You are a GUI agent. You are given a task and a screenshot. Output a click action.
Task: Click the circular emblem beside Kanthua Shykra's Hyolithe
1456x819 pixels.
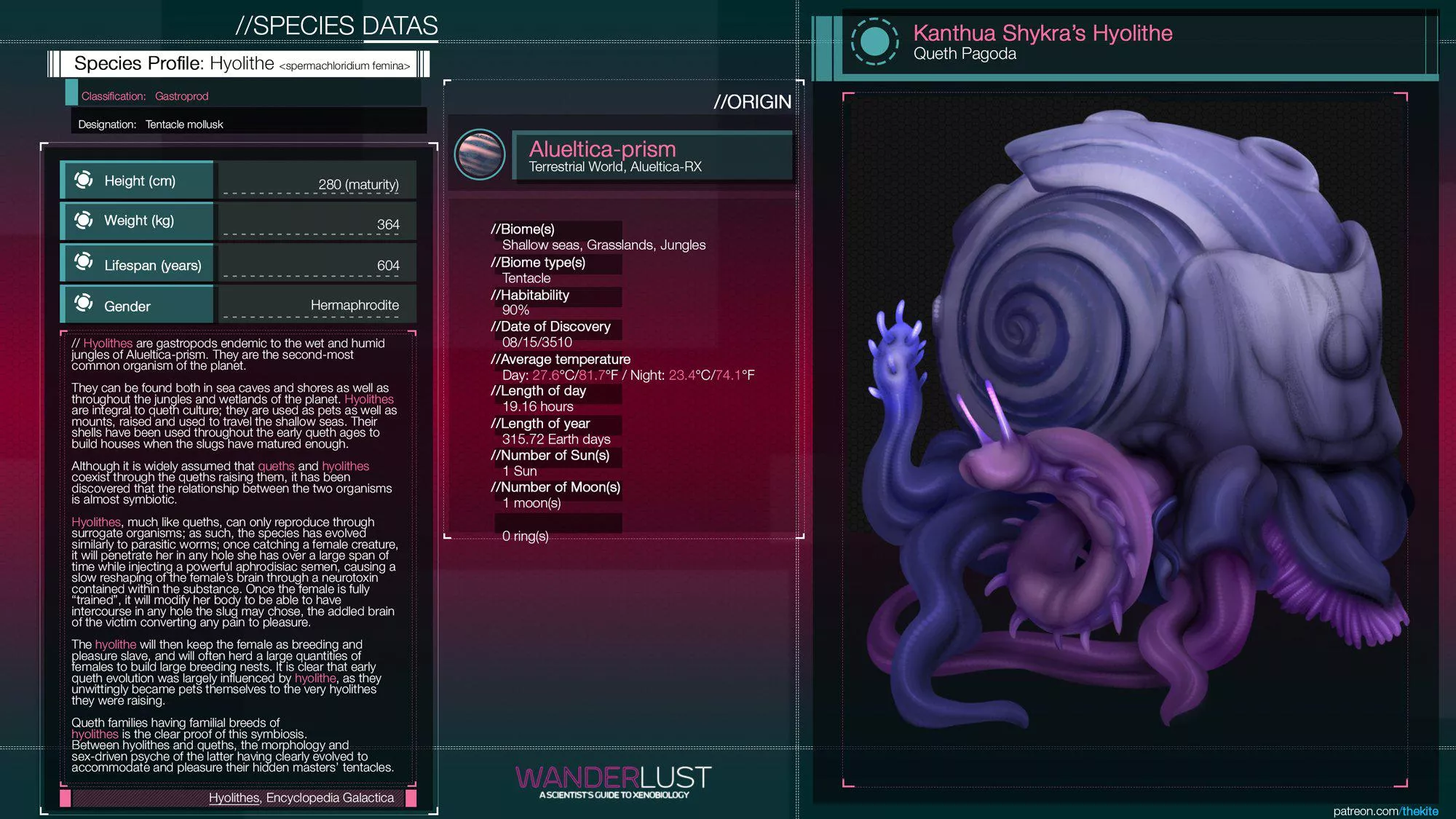point(874,41)
